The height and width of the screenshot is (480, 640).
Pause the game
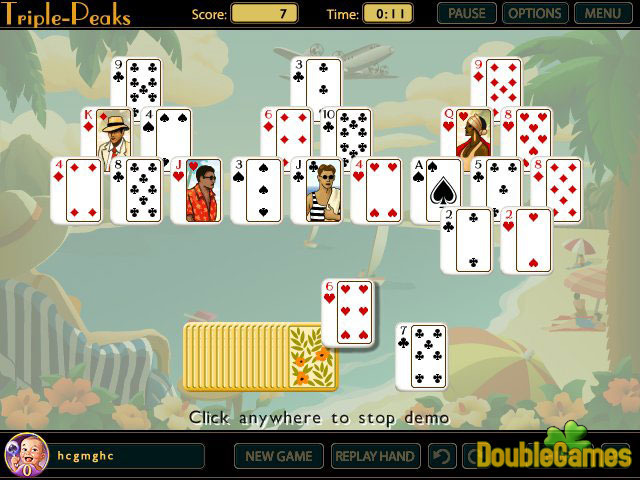coord(467,14)
